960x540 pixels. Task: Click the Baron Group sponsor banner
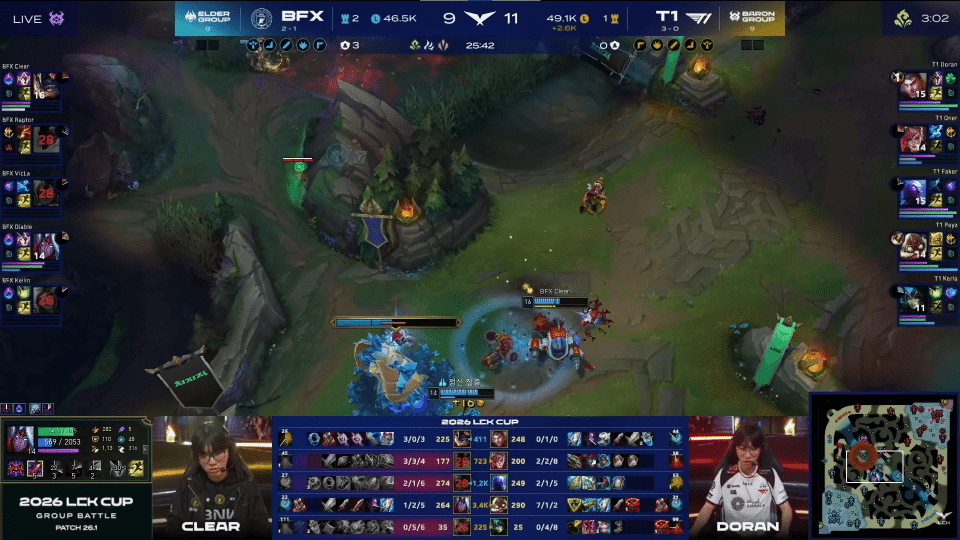(x=752, y=17)
